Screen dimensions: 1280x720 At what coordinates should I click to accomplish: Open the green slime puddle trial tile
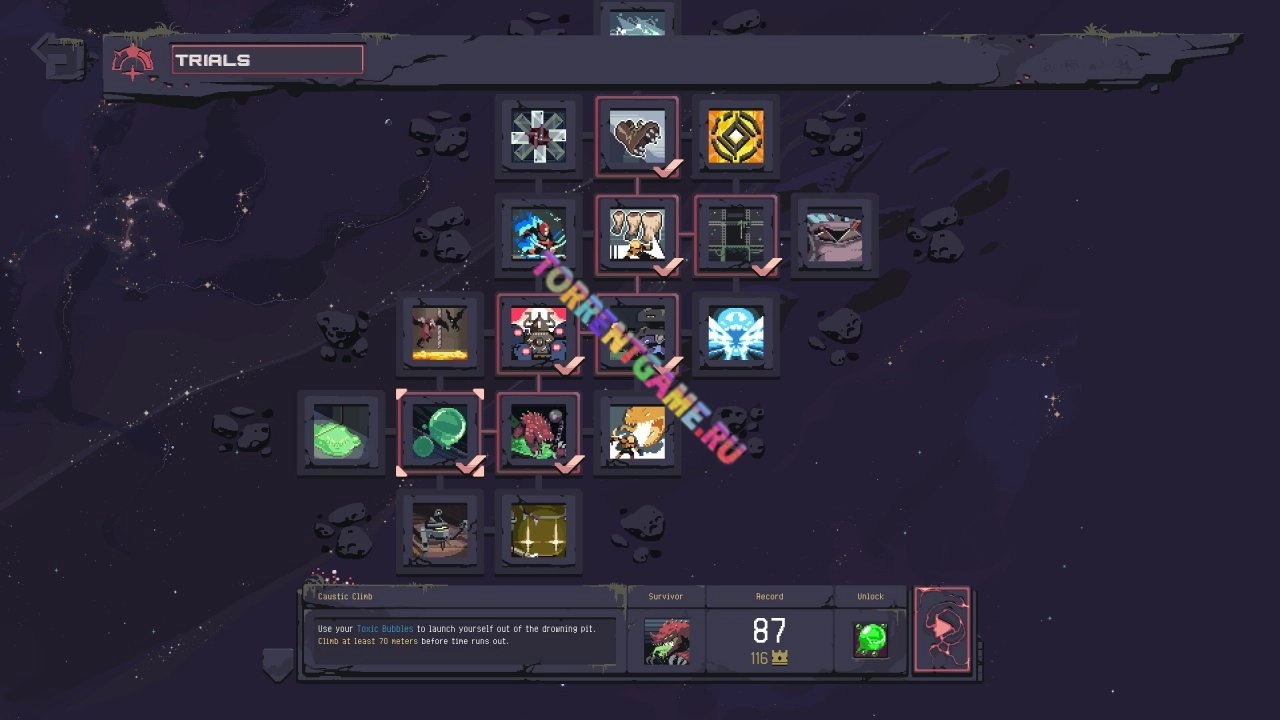tap(341, 433)
